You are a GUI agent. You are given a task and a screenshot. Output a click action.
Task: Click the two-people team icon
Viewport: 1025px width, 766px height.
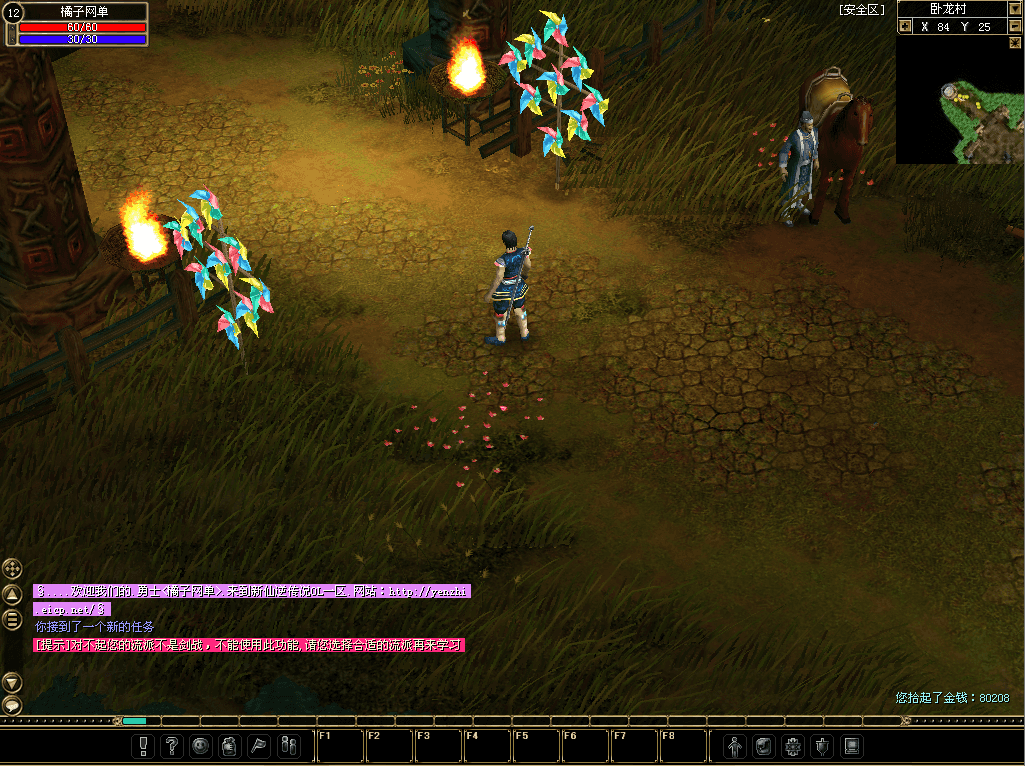click(287, 746)
